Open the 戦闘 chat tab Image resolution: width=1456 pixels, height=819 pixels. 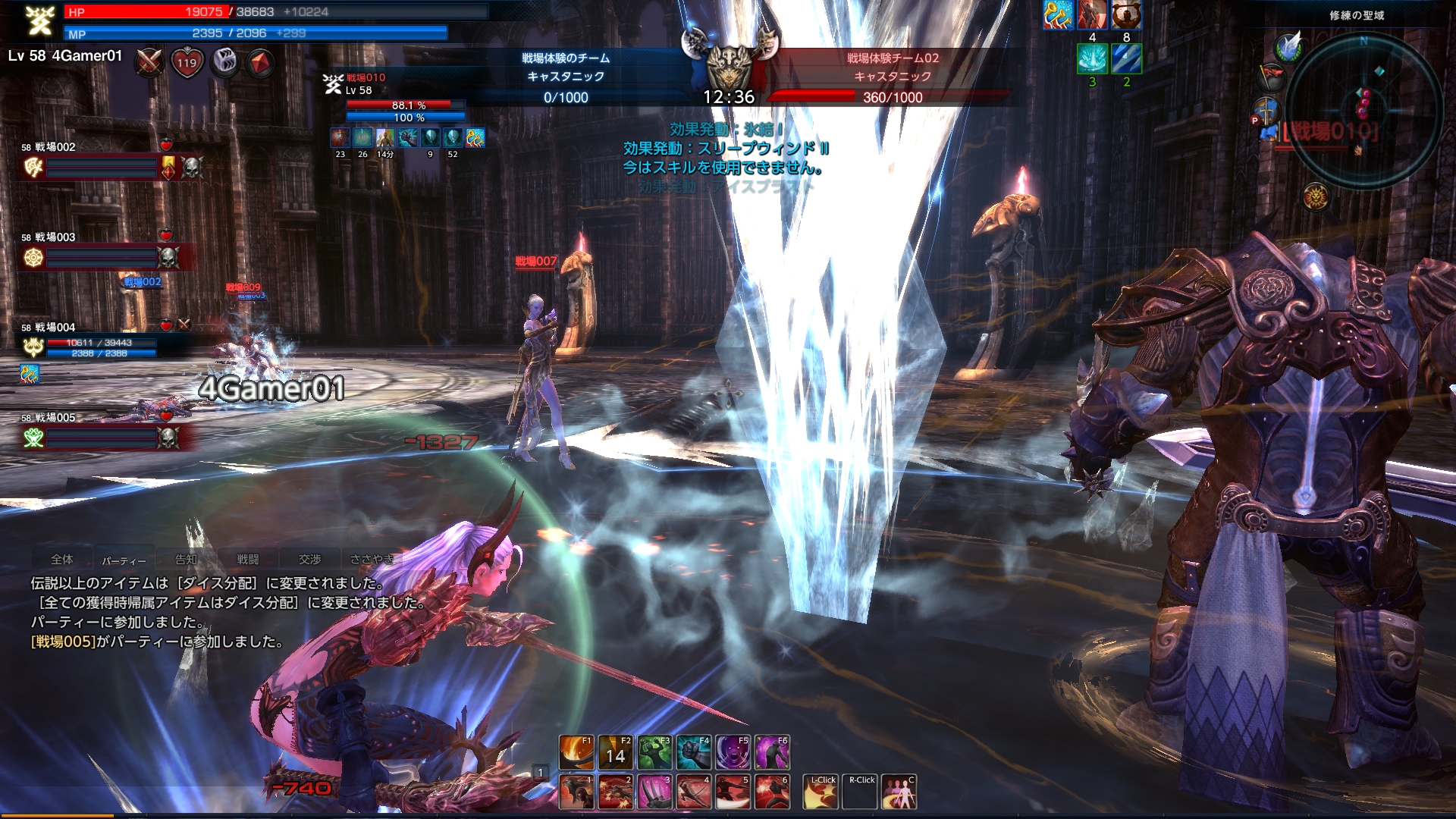point(248,560)
